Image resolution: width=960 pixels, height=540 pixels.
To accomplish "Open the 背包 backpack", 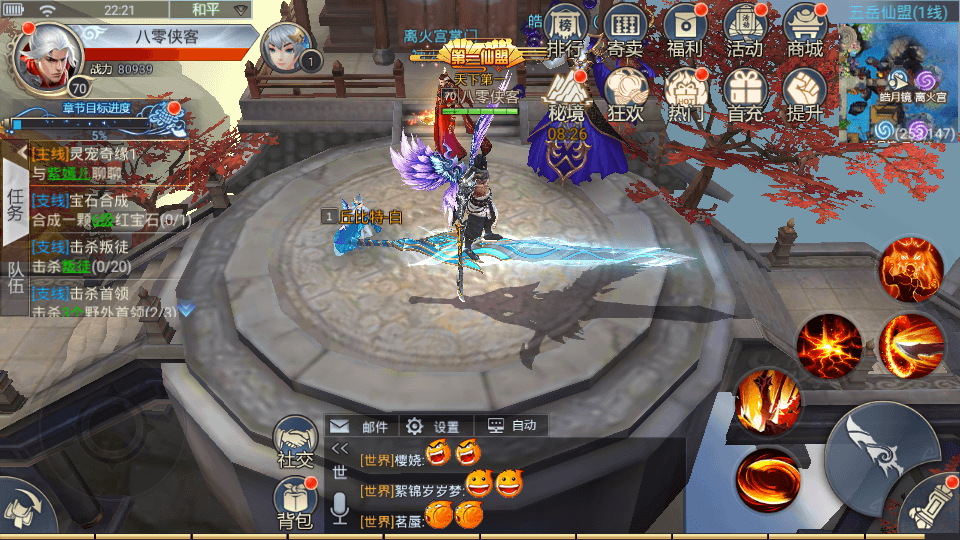I will (295, 502).
